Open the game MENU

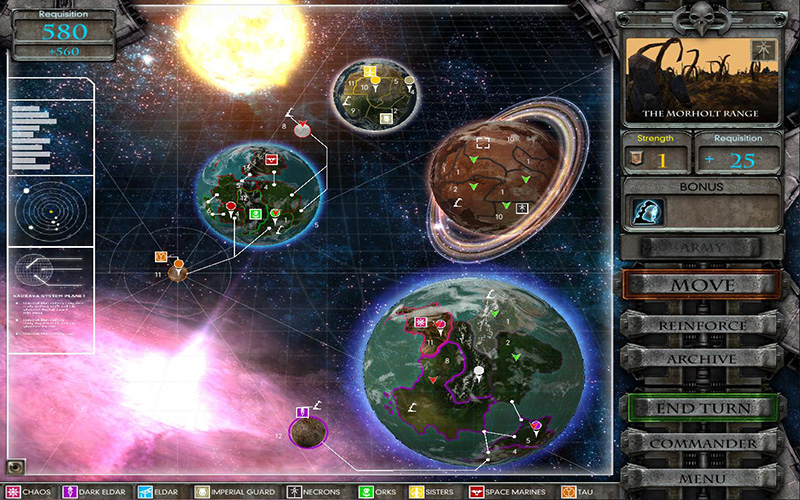coord(702,478)
